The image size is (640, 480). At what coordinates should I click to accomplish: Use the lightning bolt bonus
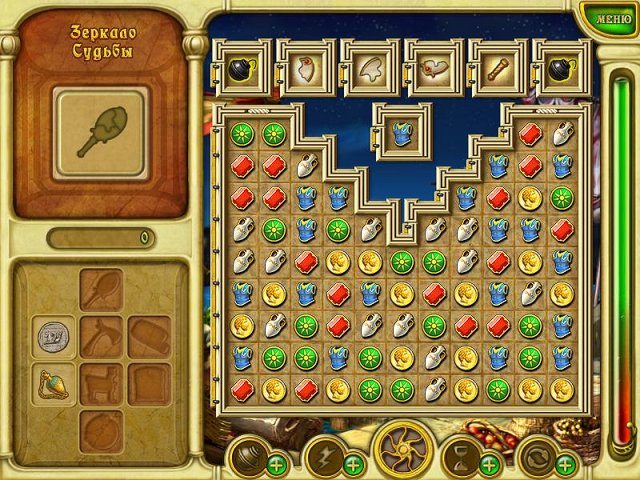322,457
